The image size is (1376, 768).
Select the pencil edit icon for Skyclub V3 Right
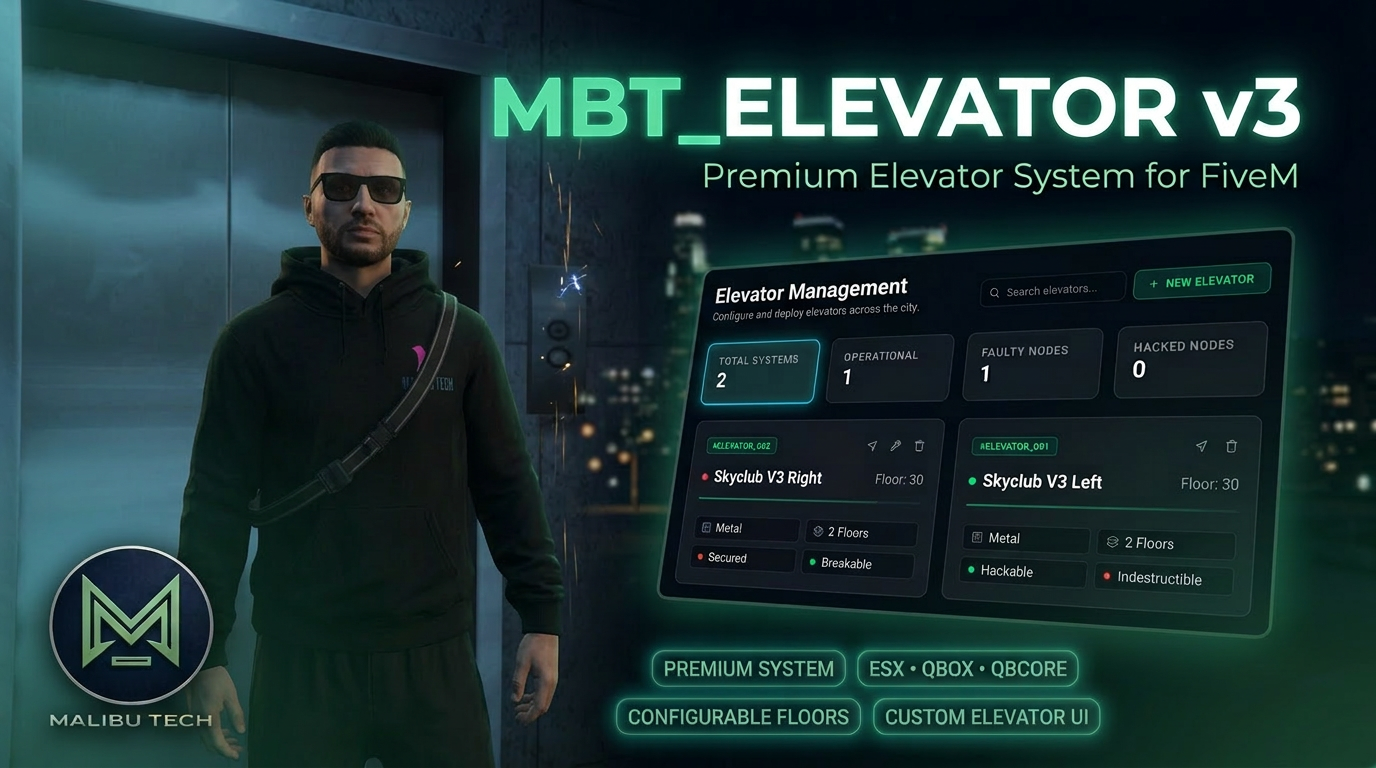point(895,446)
